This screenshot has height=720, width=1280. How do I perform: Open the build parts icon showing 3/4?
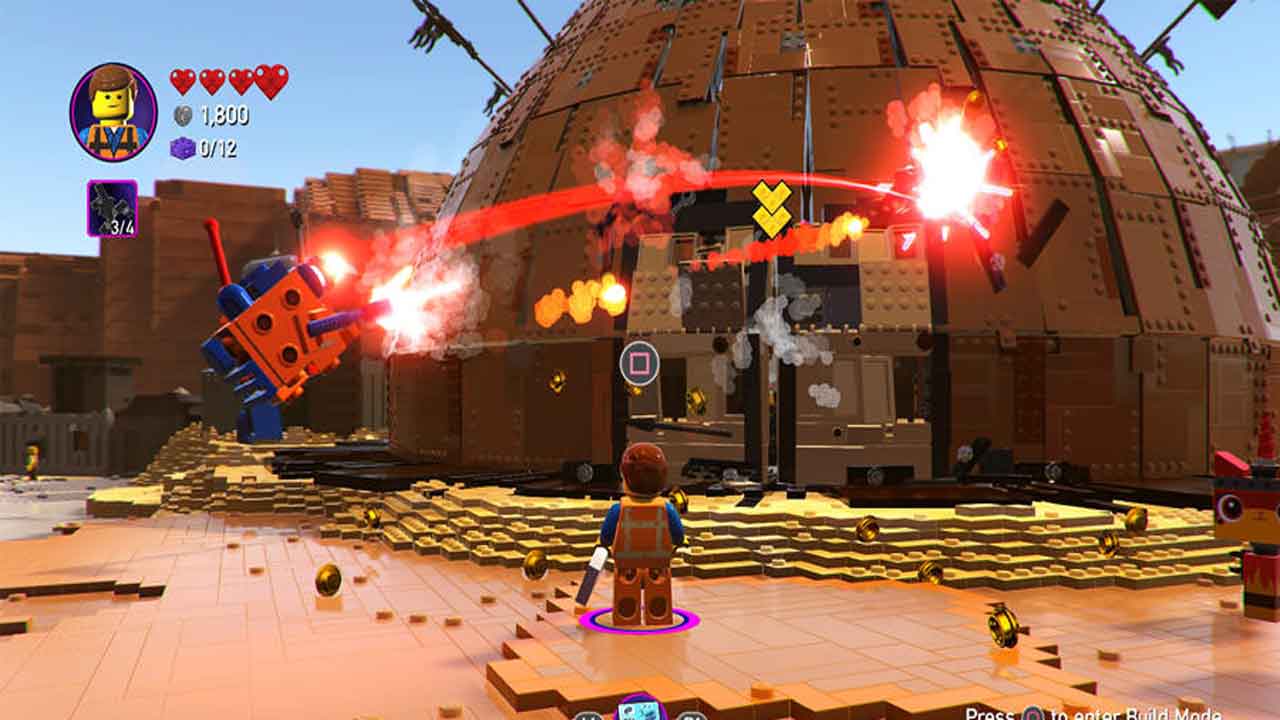point(112,208)
